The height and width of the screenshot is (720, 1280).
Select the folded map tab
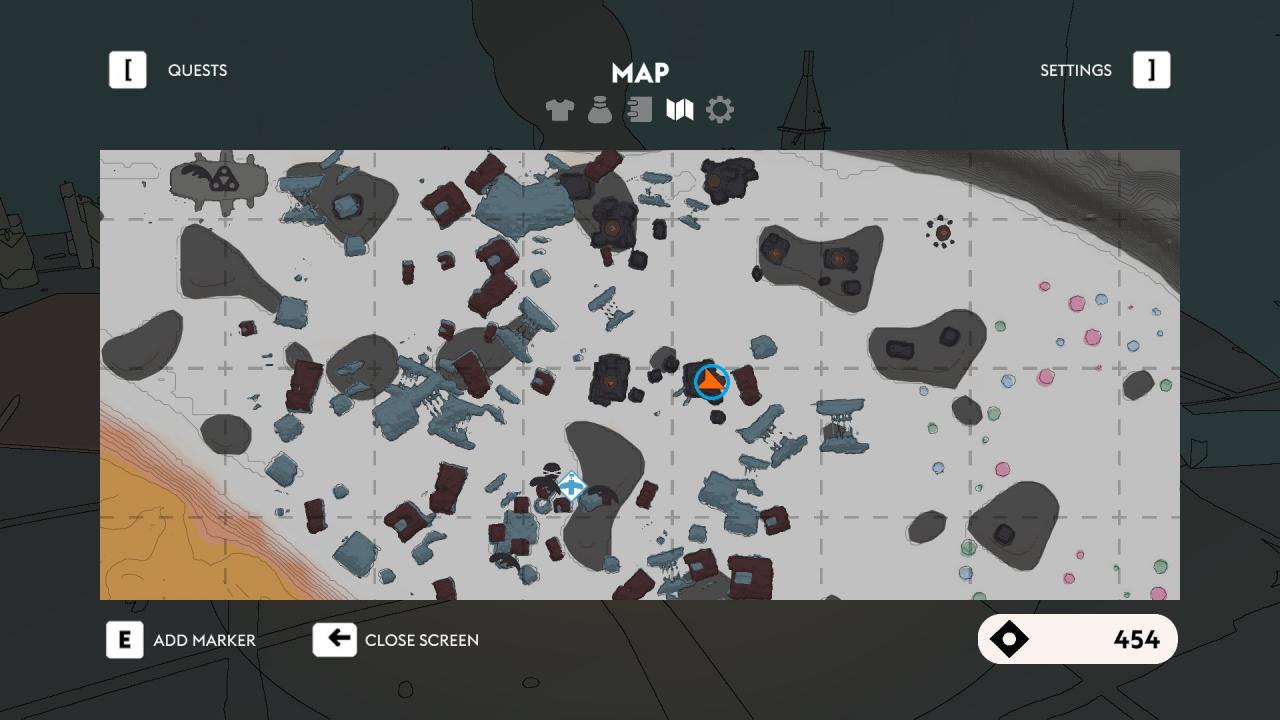[x=680, y=110]
